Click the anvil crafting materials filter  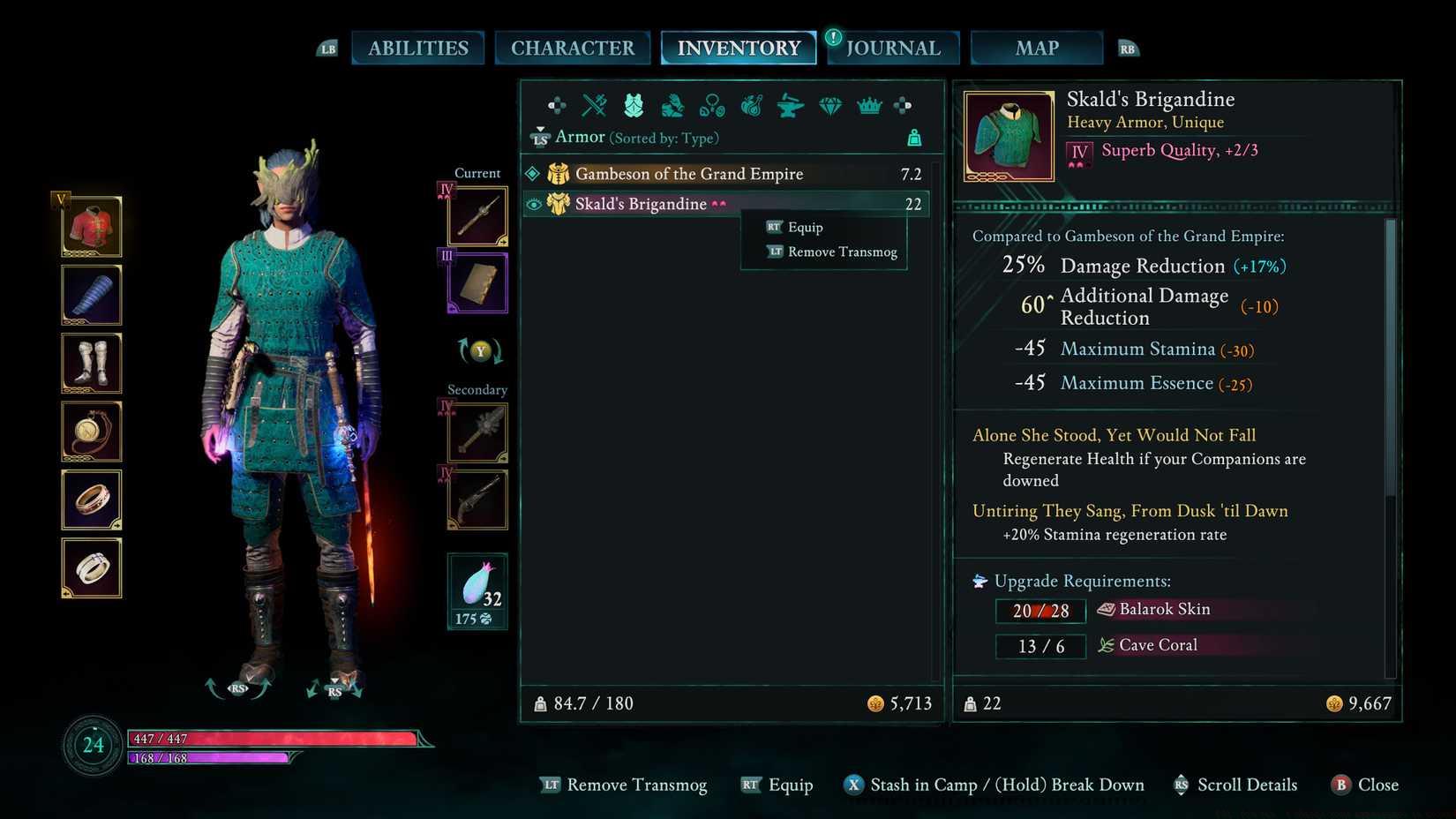(789, 106)
